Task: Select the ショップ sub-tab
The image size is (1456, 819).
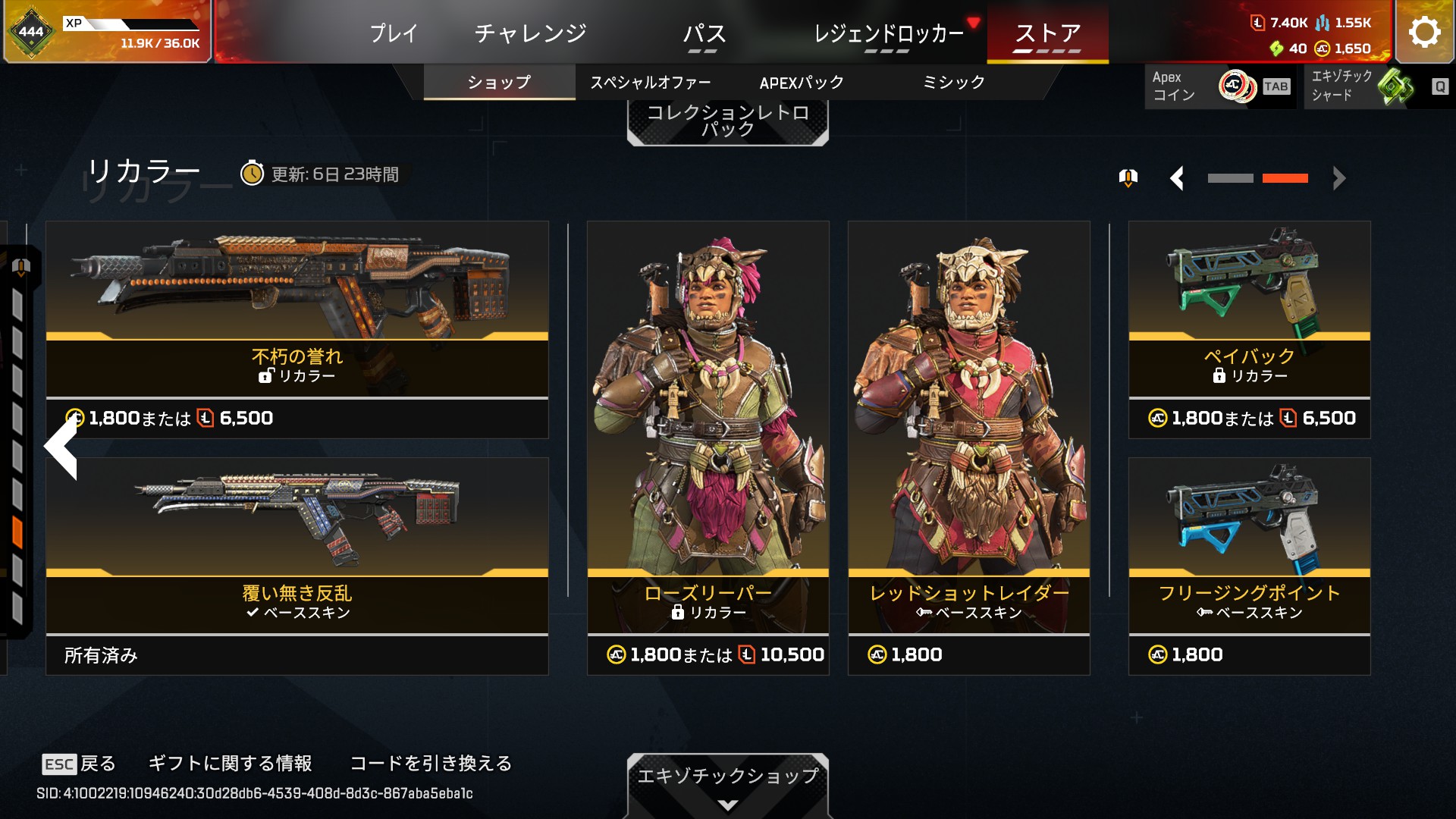Action: (499, 82)
